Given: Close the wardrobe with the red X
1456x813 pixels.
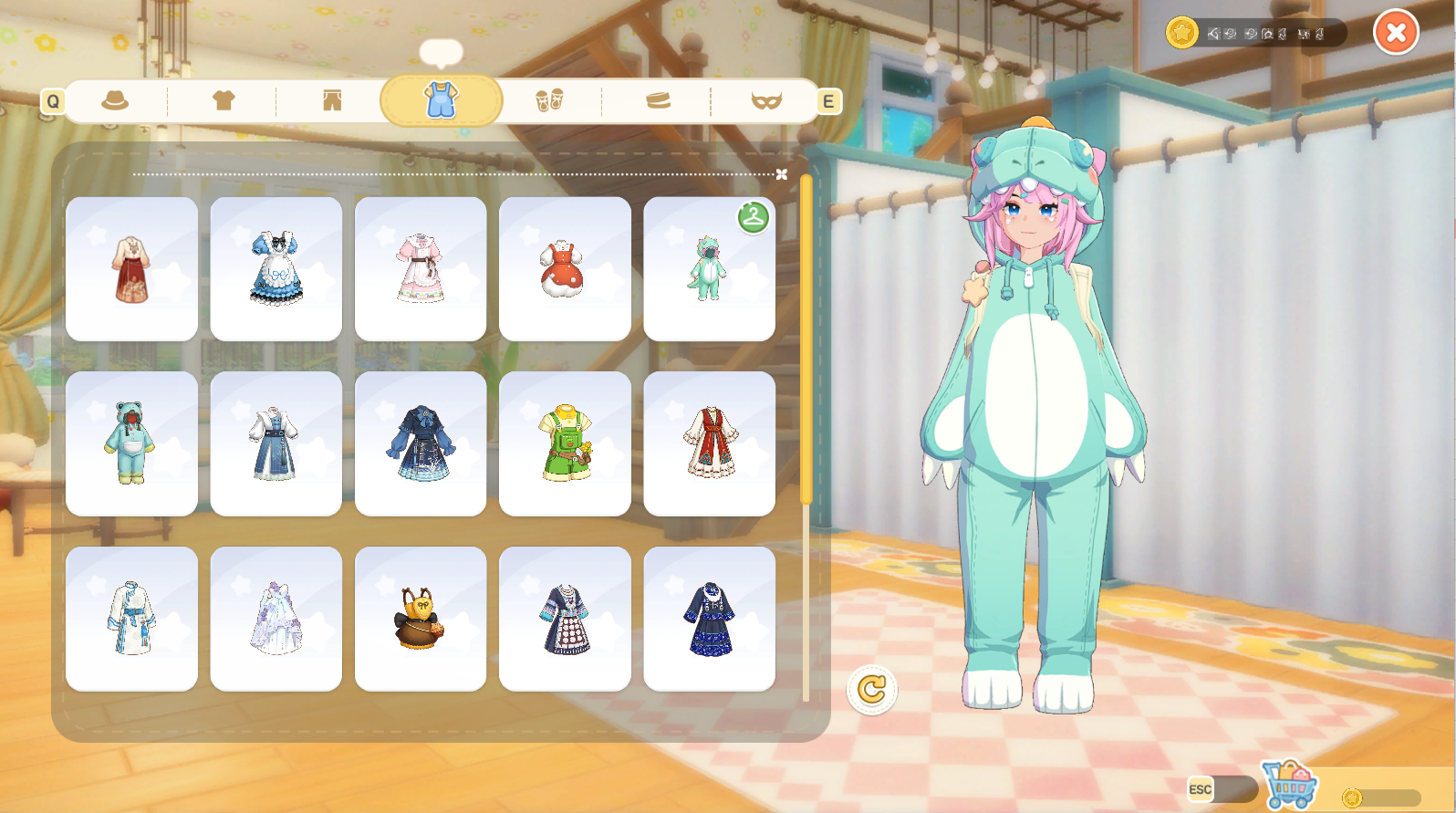Looking at the screenshot, I should tap(1396, 33).
